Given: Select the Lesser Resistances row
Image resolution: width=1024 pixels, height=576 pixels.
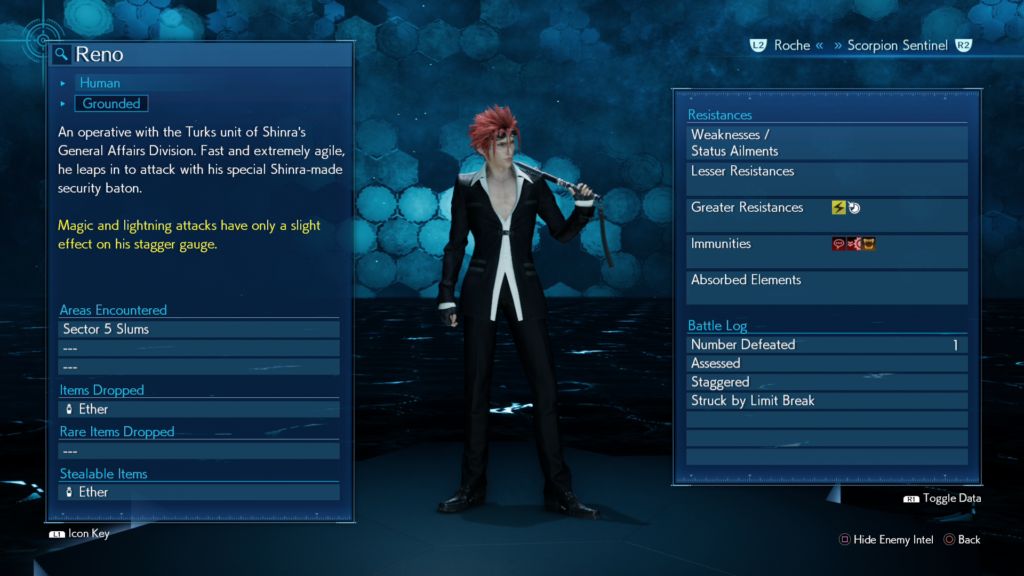Looking at the screenshot, I should click(827, 178).
